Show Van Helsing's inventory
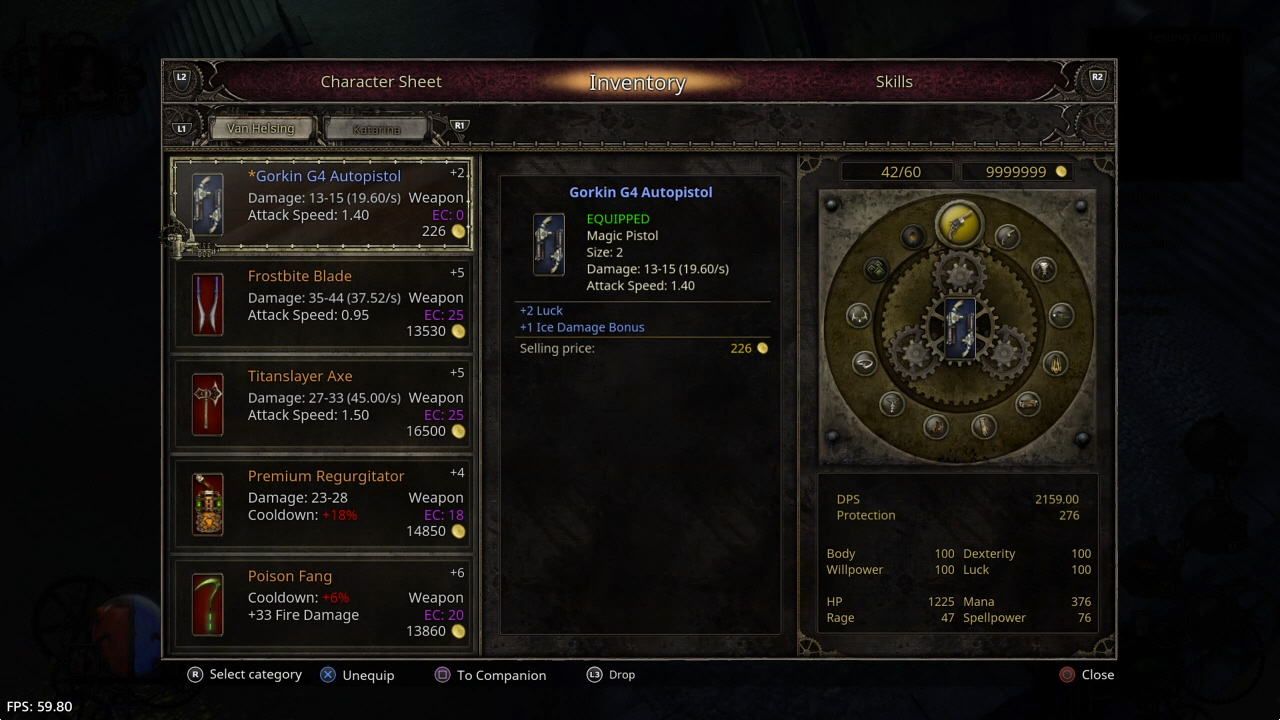The width and height of the screenshot is (1280, 720). point(261,129)
